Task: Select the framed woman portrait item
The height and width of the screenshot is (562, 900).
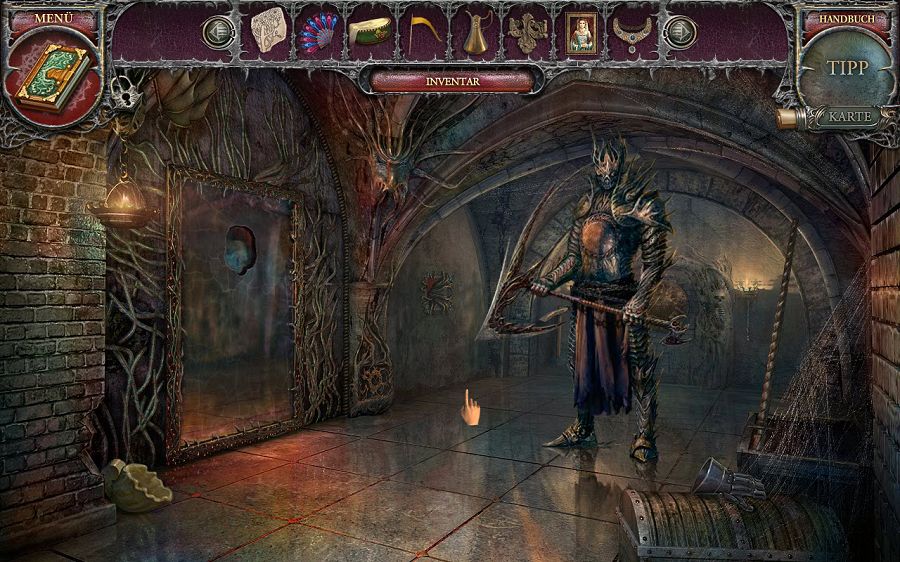Action: (579, 32)
